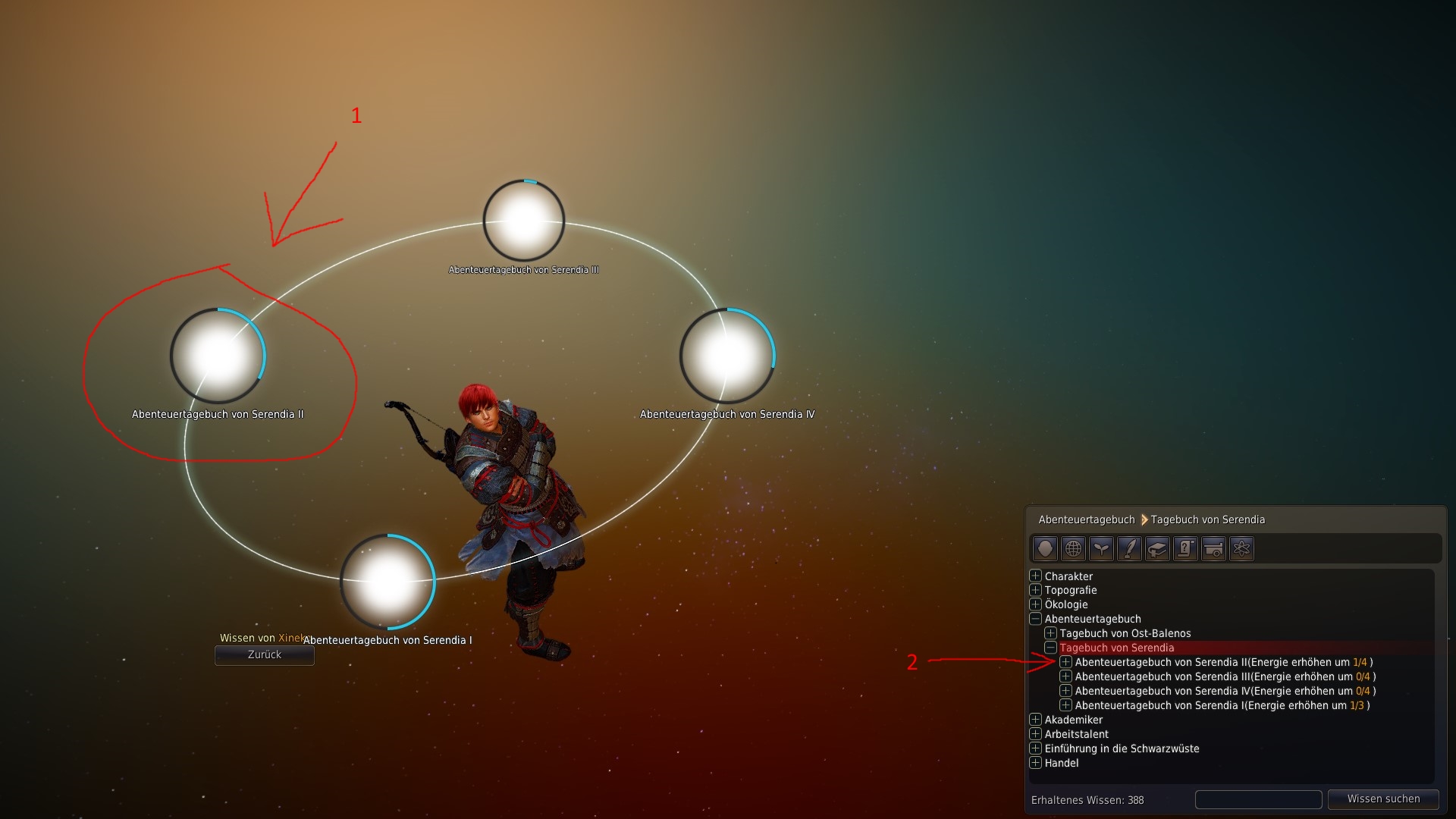Expand the Topografie tree entry
1456x819 pixels.
click(1035, 590)
